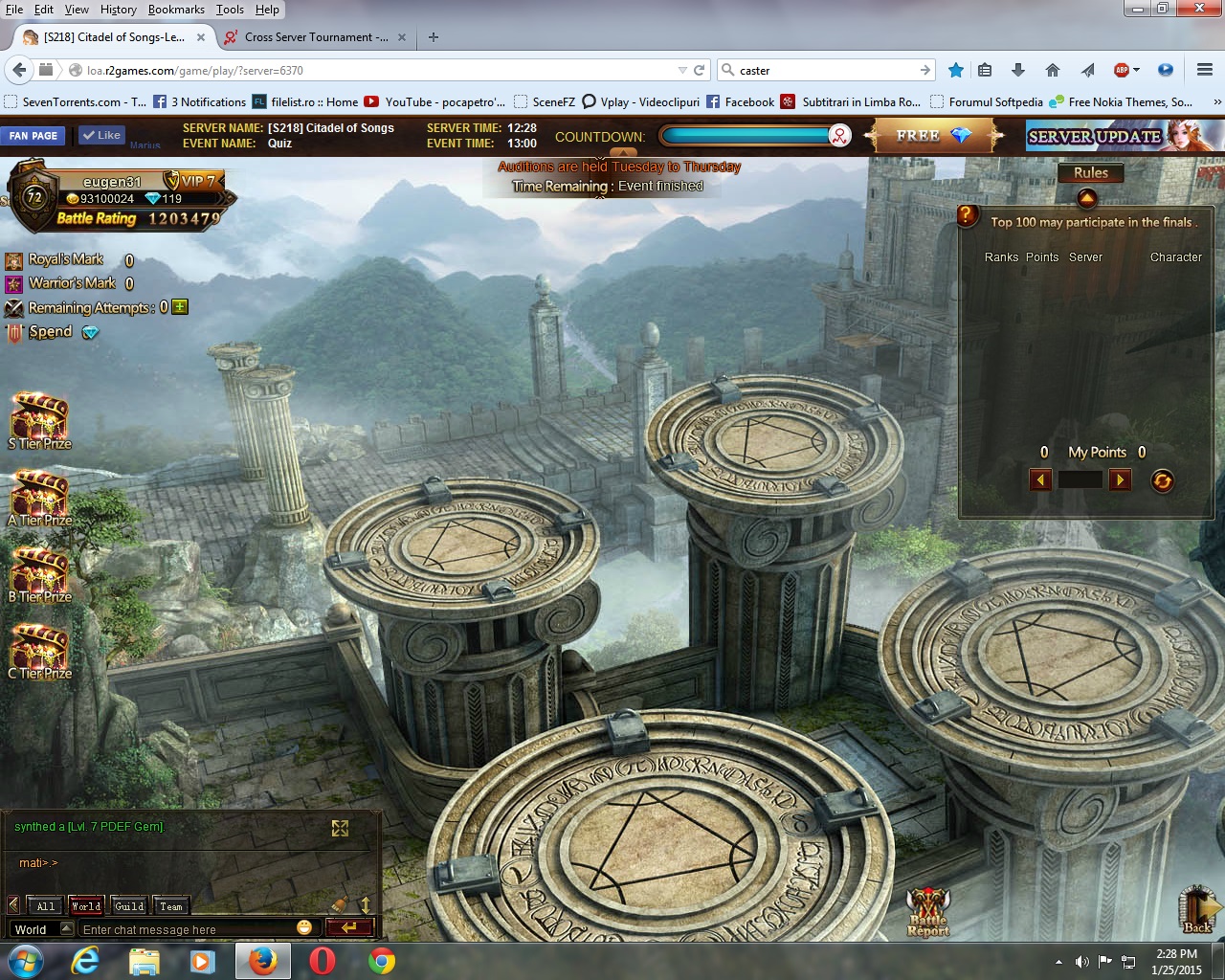This screenshot has height=980, width=1225.
Task: Open the chat emoji picker
Action: [x=304, y=927]
